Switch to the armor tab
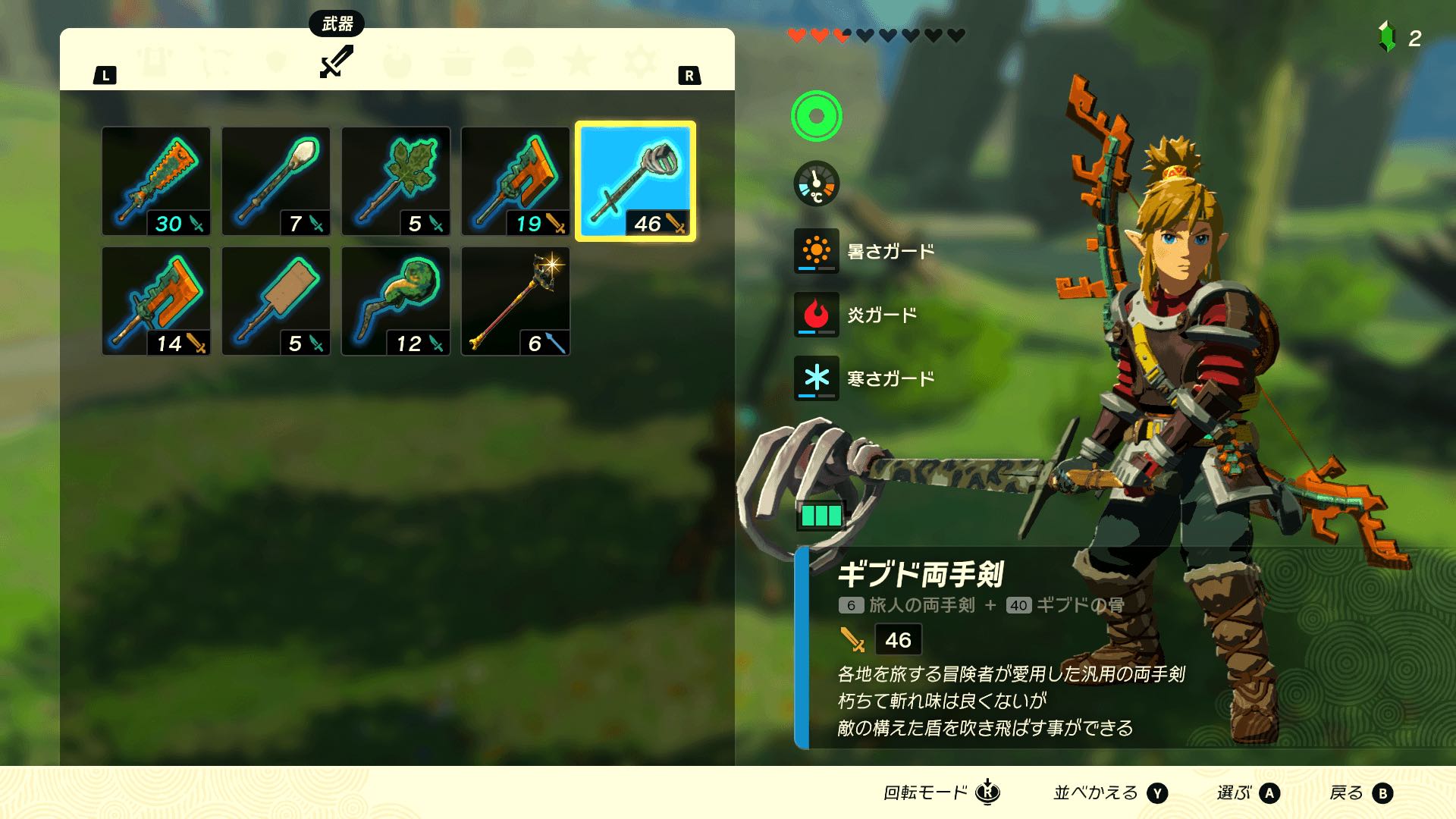The width and height of the screenshot is (1456, 819). coord(155,62)
